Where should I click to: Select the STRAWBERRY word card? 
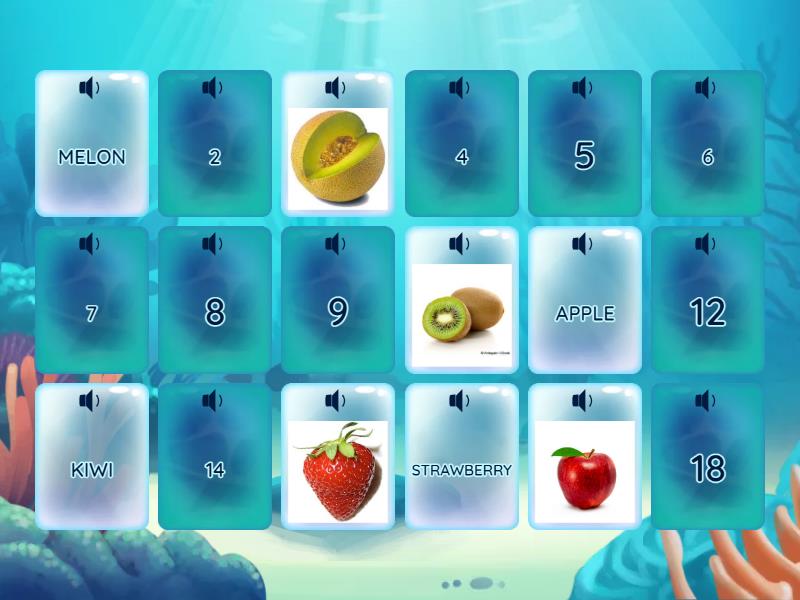(461, 470)
